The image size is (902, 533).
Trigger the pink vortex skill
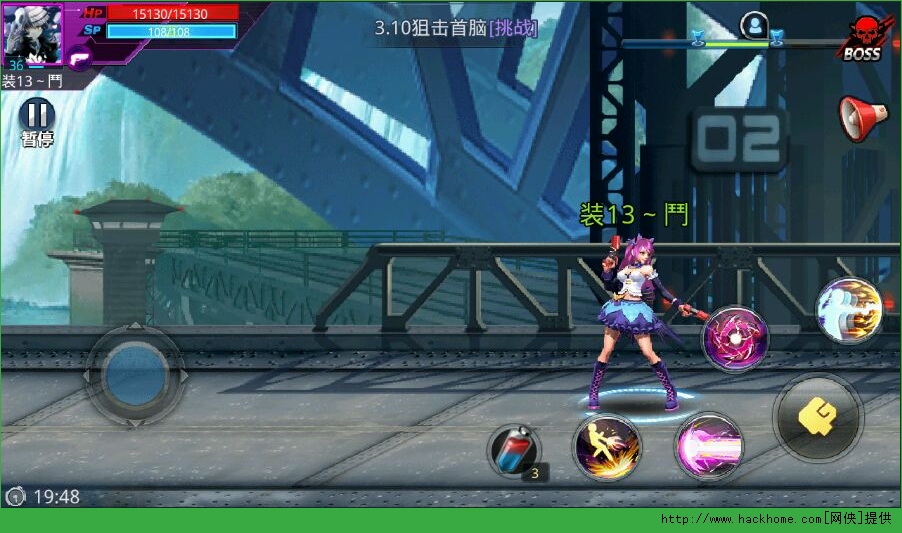(735, 339)
